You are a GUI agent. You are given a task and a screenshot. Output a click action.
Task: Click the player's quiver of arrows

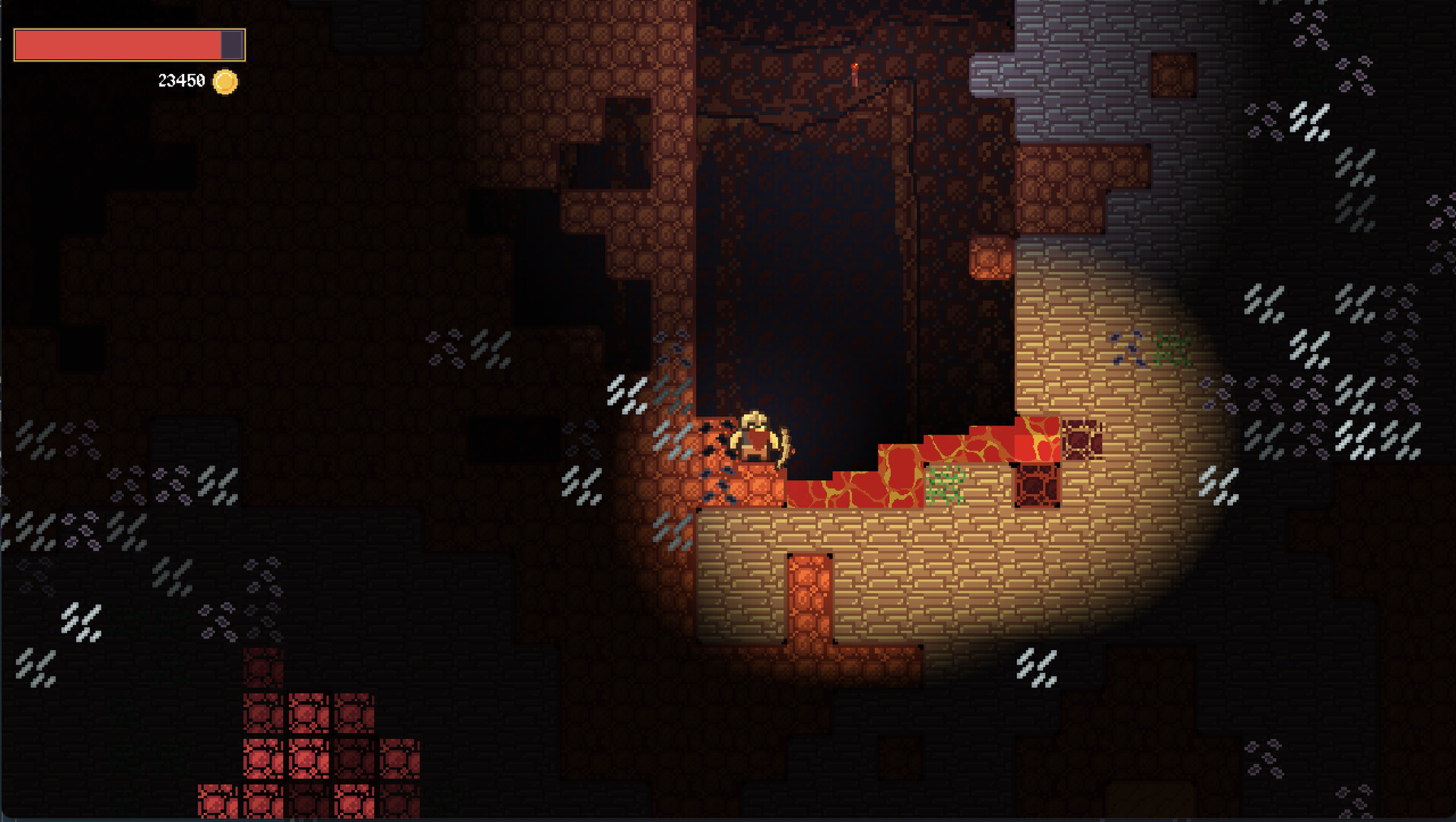click(x=785, y=449)
